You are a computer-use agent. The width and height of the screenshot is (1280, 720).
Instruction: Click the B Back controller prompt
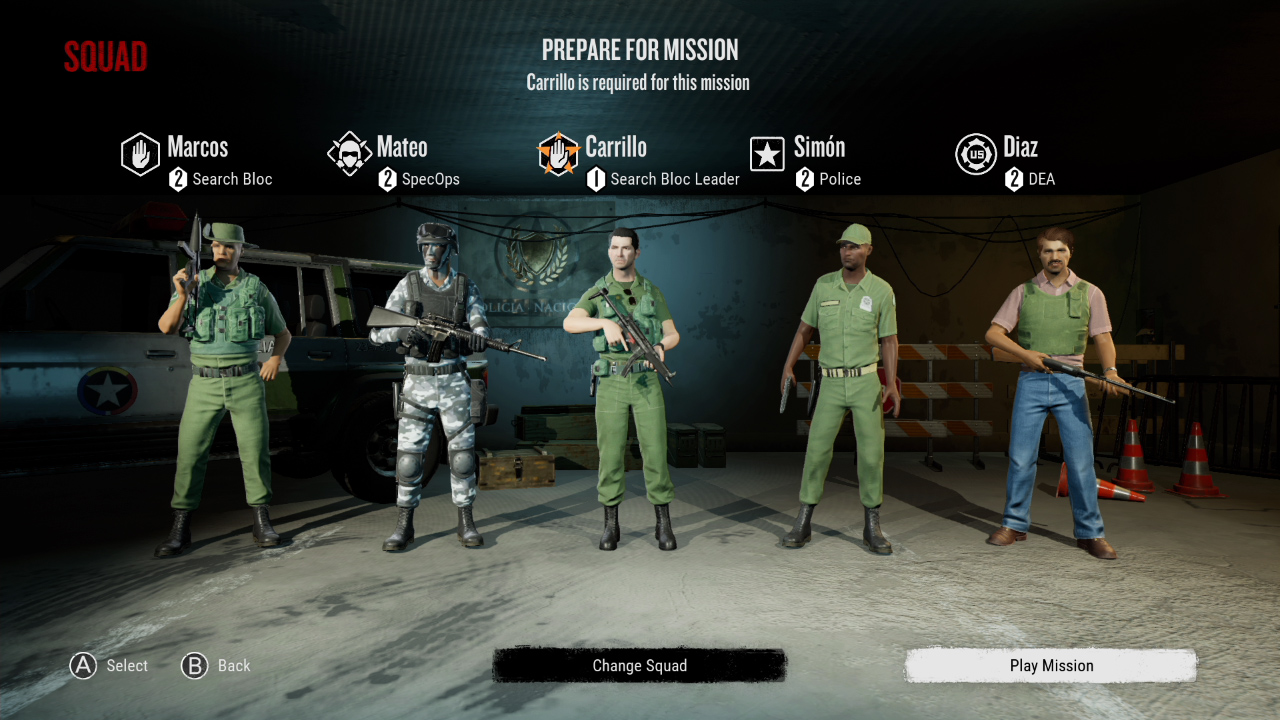pyautogui.click(x=215, y=666)
